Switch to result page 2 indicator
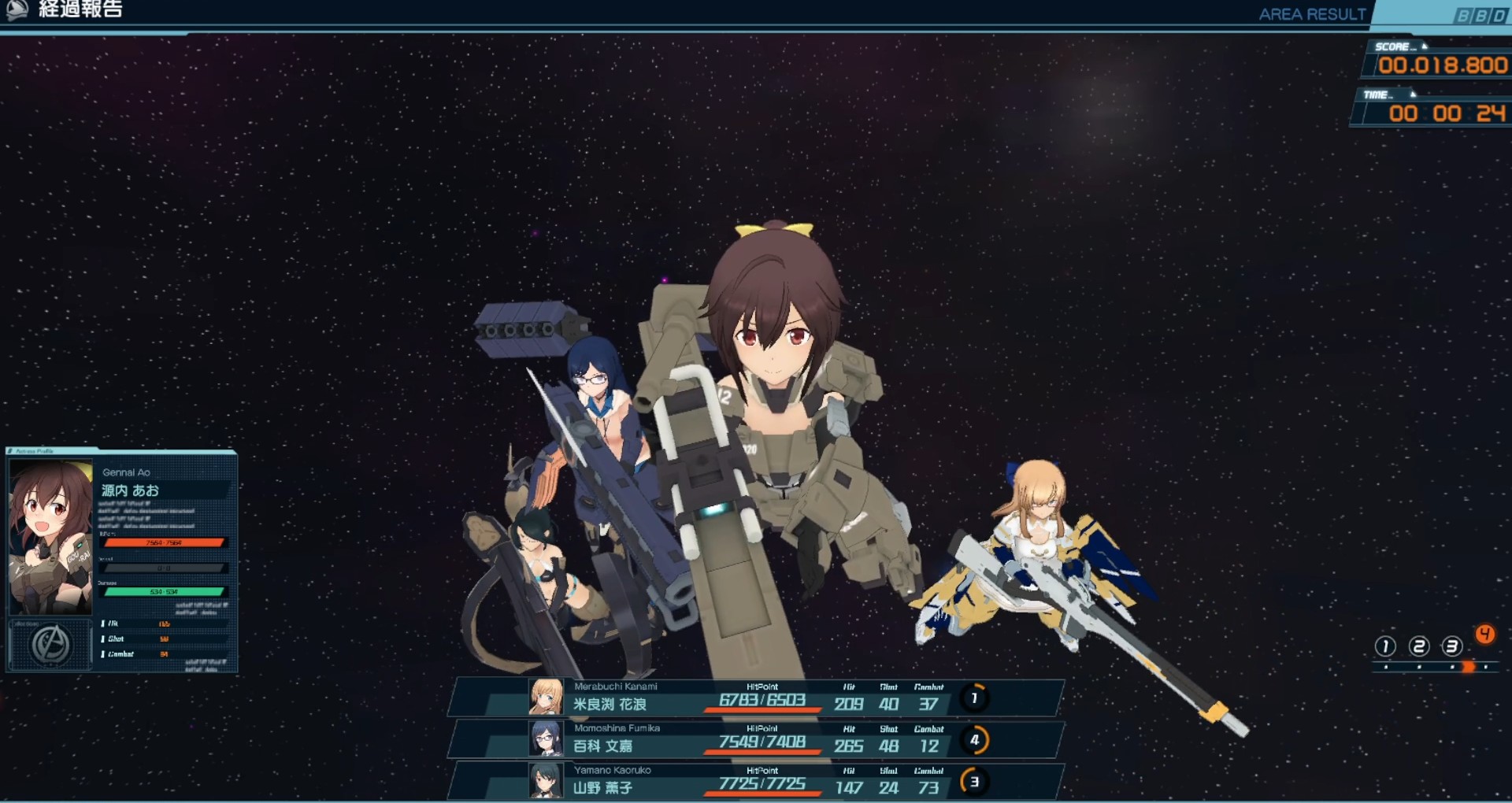Screen dimensions: 1512x803 click(x=1419, y=646)
